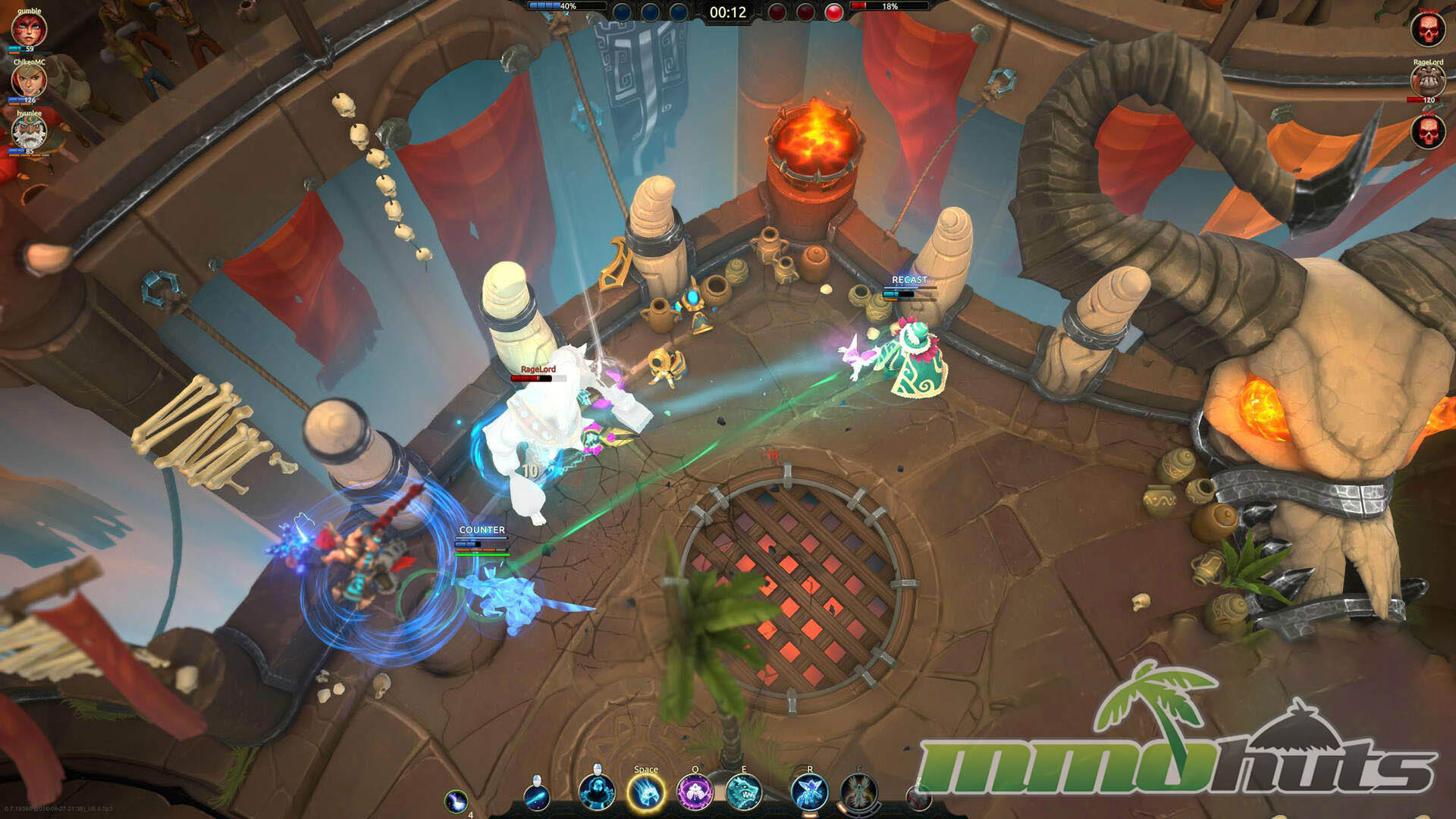Activate the glowing claw ability on Space
This screenshot has height=819, width=1456.
pyautogui.click(x=646, y=793)
